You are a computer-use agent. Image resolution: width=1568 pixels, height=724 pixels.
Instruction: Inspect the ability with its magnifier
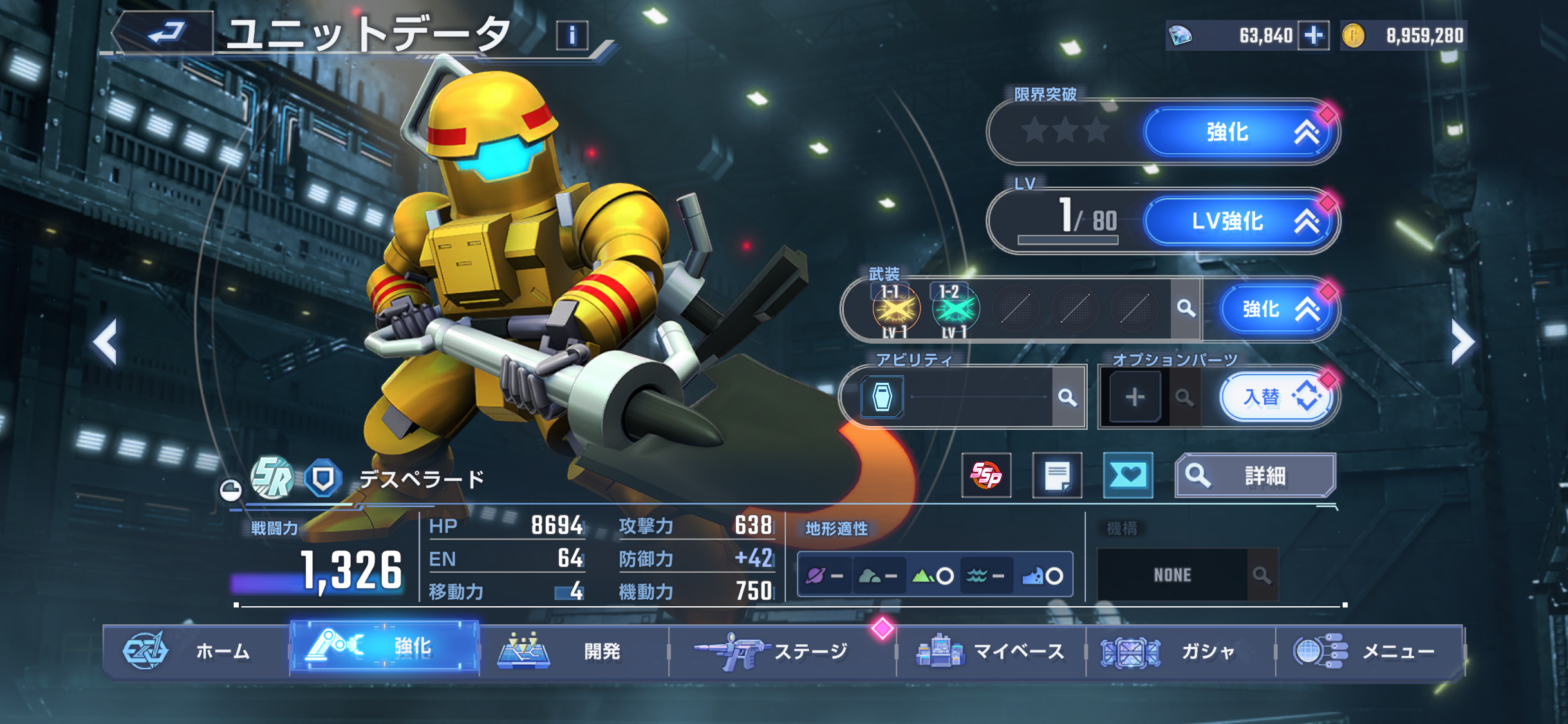point(1068,397)
